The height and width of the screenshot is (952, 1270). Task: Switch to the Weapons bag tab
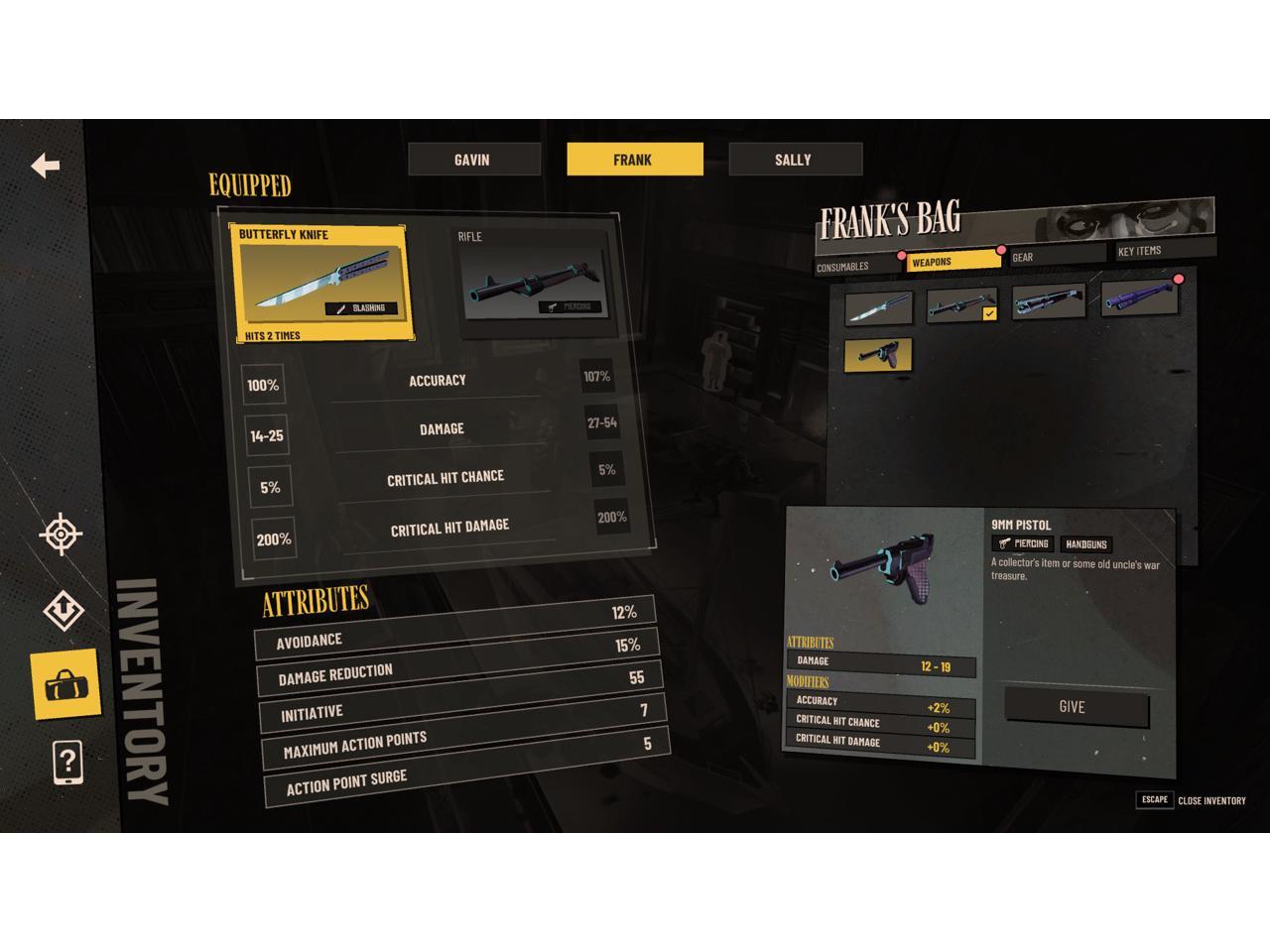(x=952, y=261)
